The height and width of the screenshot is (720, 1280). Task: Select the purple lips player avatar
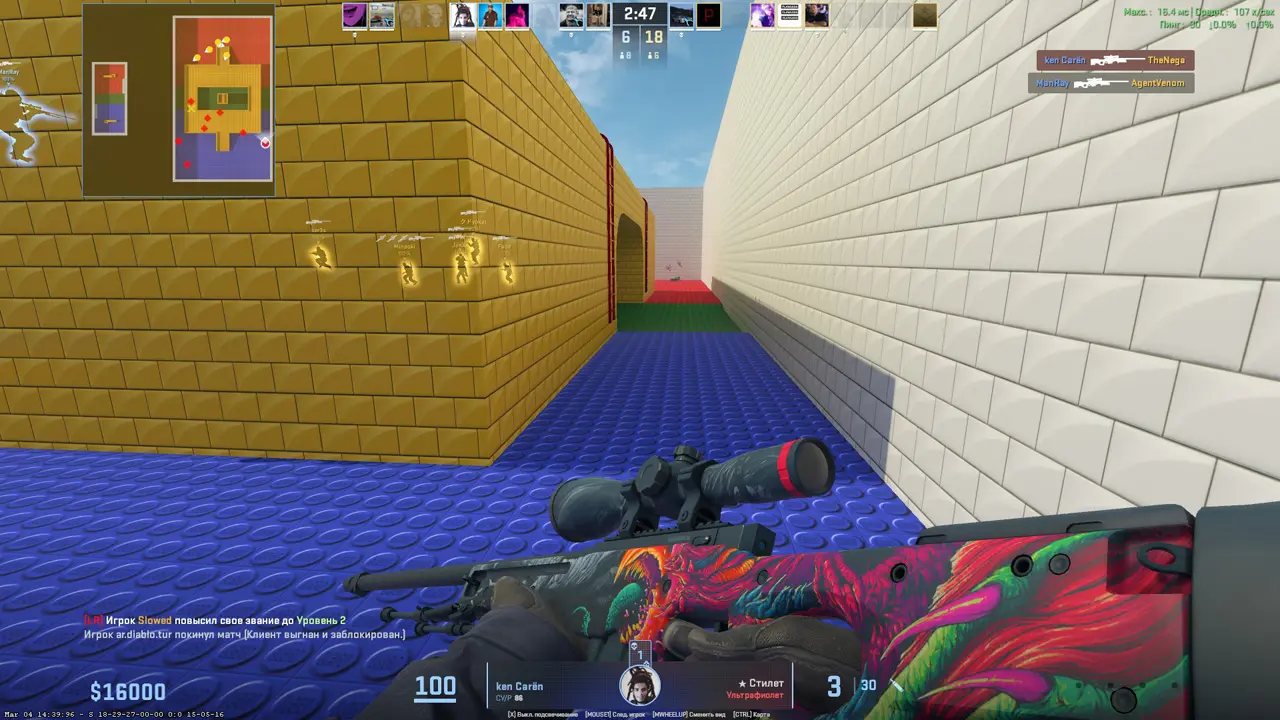click(354, 16)
